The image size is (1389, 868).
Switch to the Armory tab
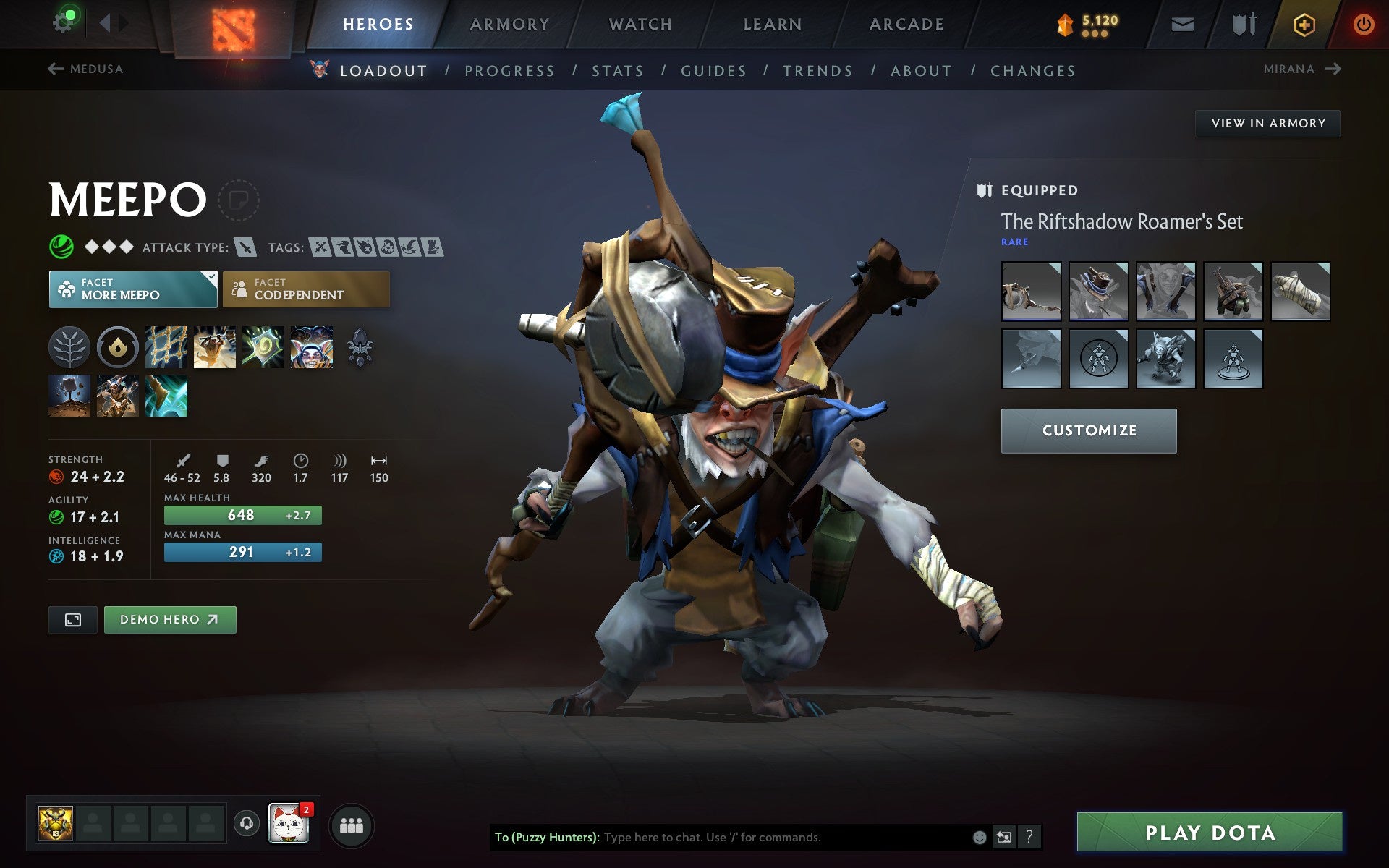click(509, 23)
